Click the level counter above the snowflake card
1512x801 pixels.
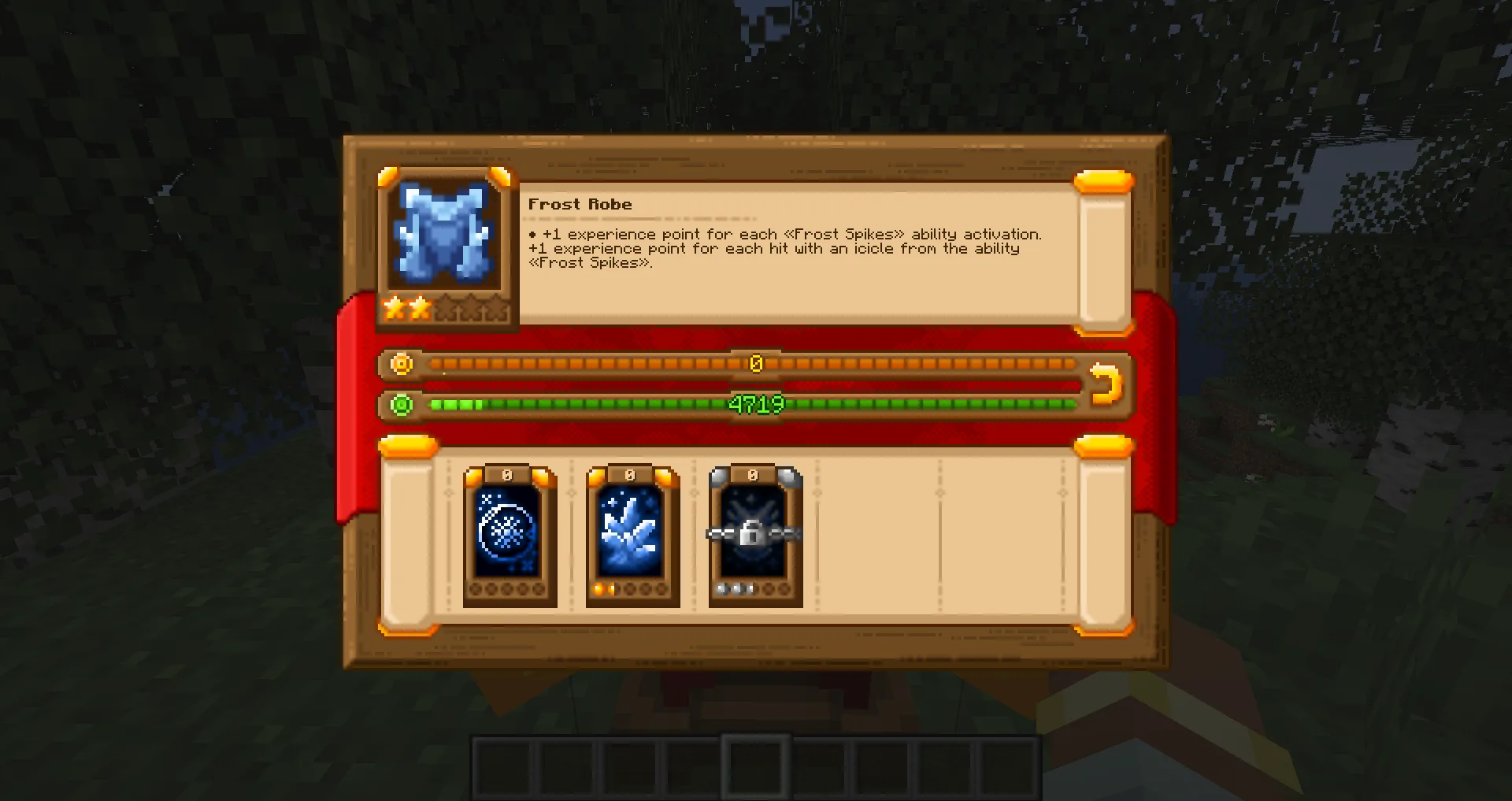tap(507, 473)
